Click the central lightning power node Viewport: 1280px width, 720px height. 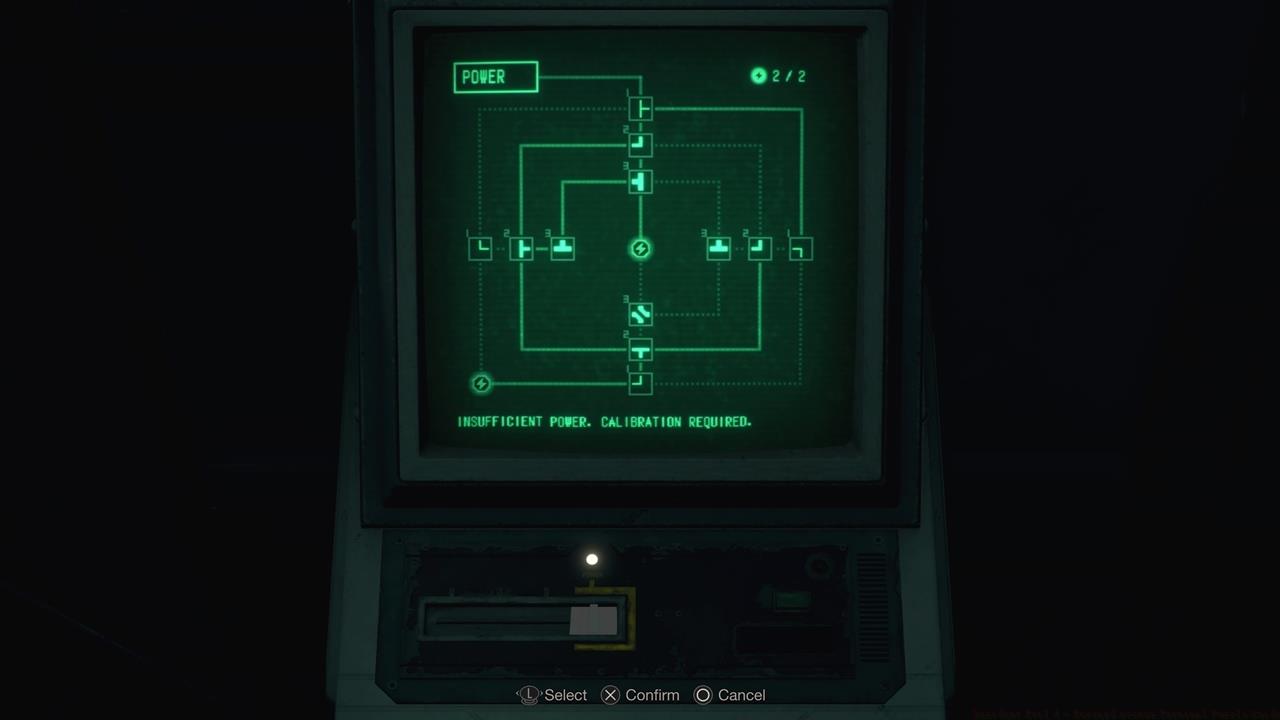click(x=640, y=249)
